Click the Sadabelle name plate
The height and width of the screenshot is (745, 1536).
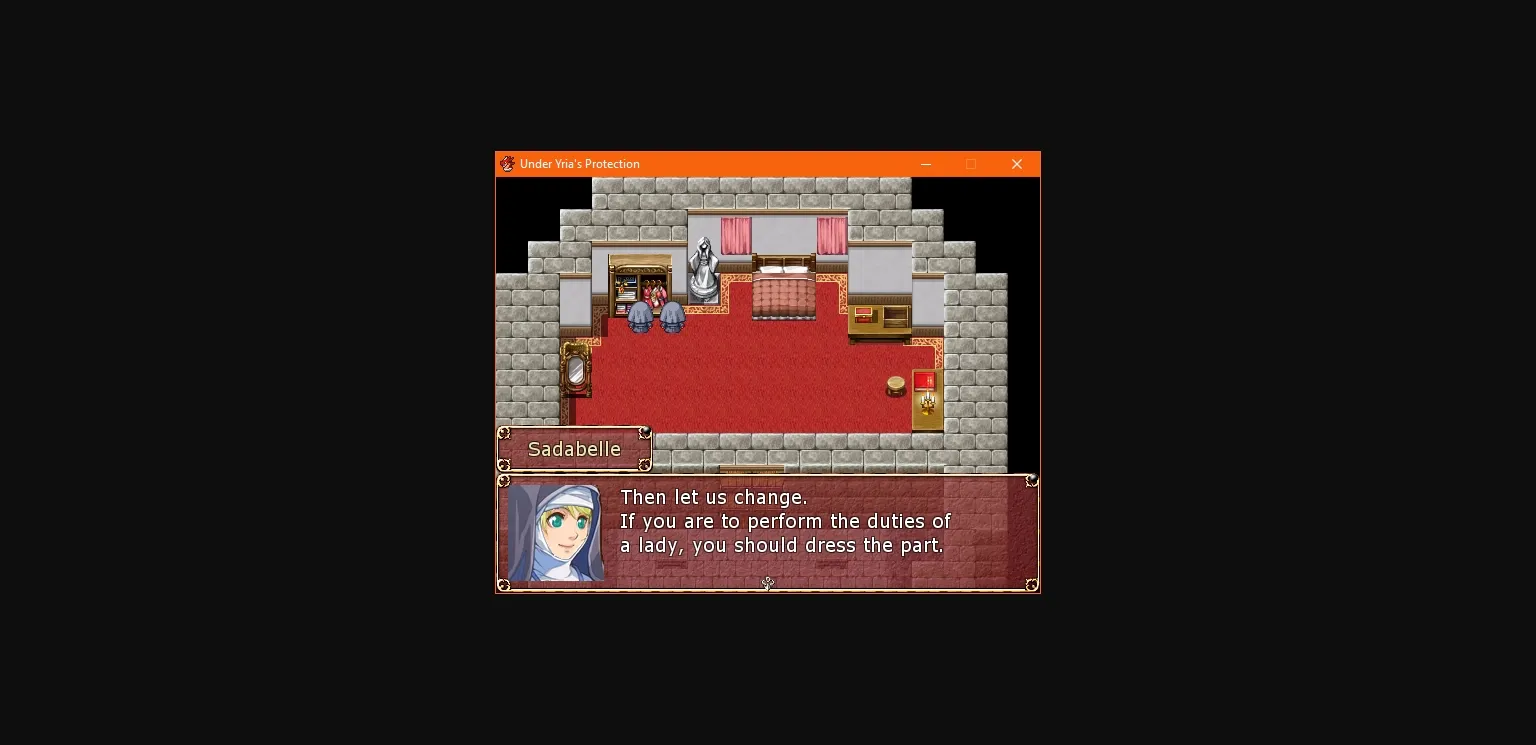click(574, 449)
